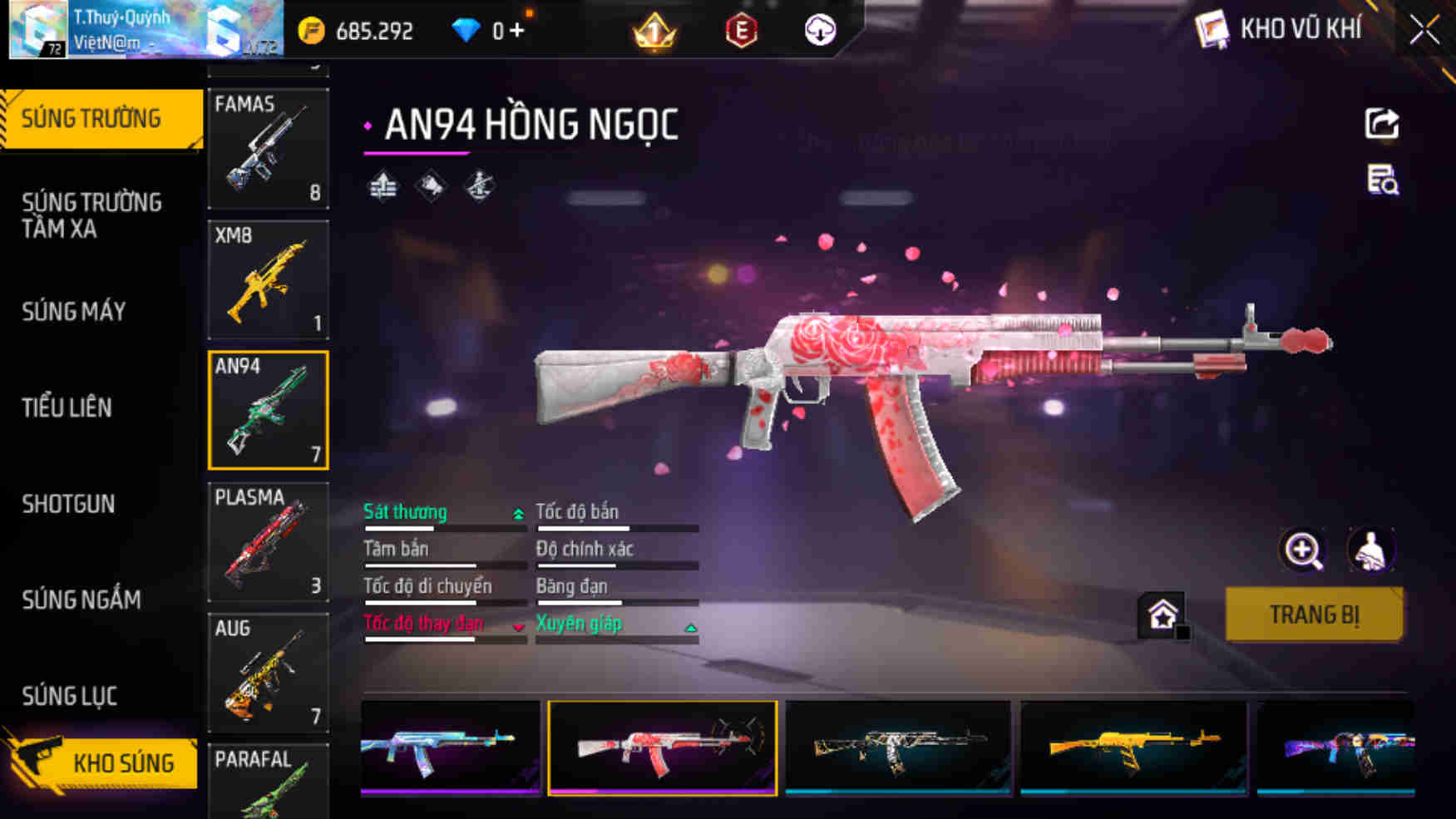Equip the AN94 skin with TRANG BỊ
1456x819 pixels.
tap(1314, 614)
